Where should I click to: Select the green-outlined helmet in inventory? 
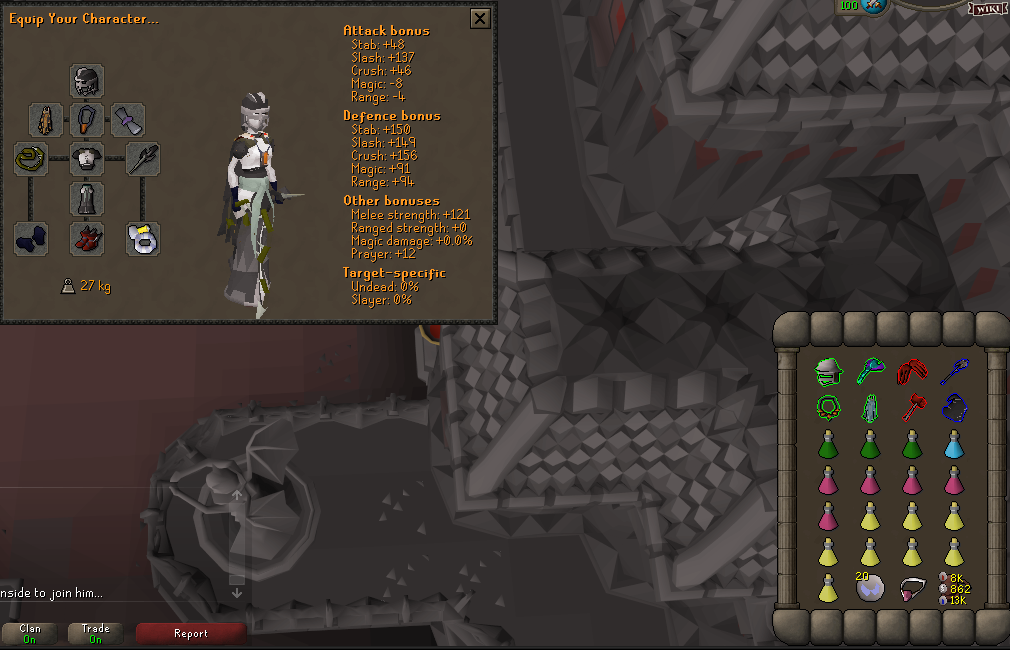tap(827, 372)
